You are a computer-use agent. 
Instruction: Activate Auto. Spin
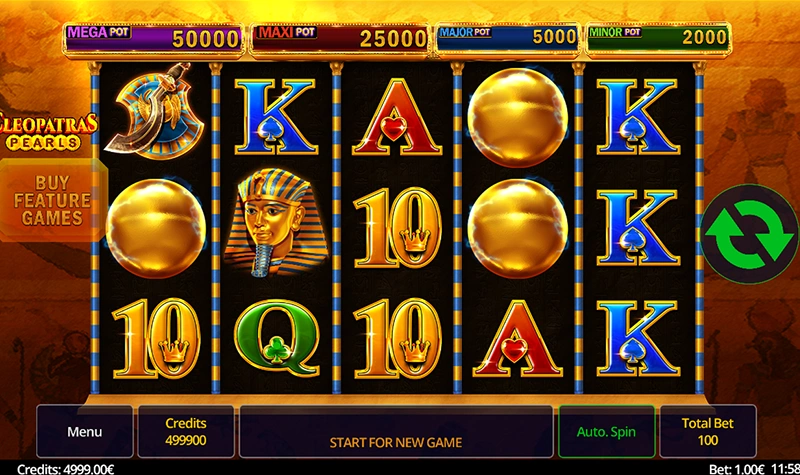click(x=606, y=432)
